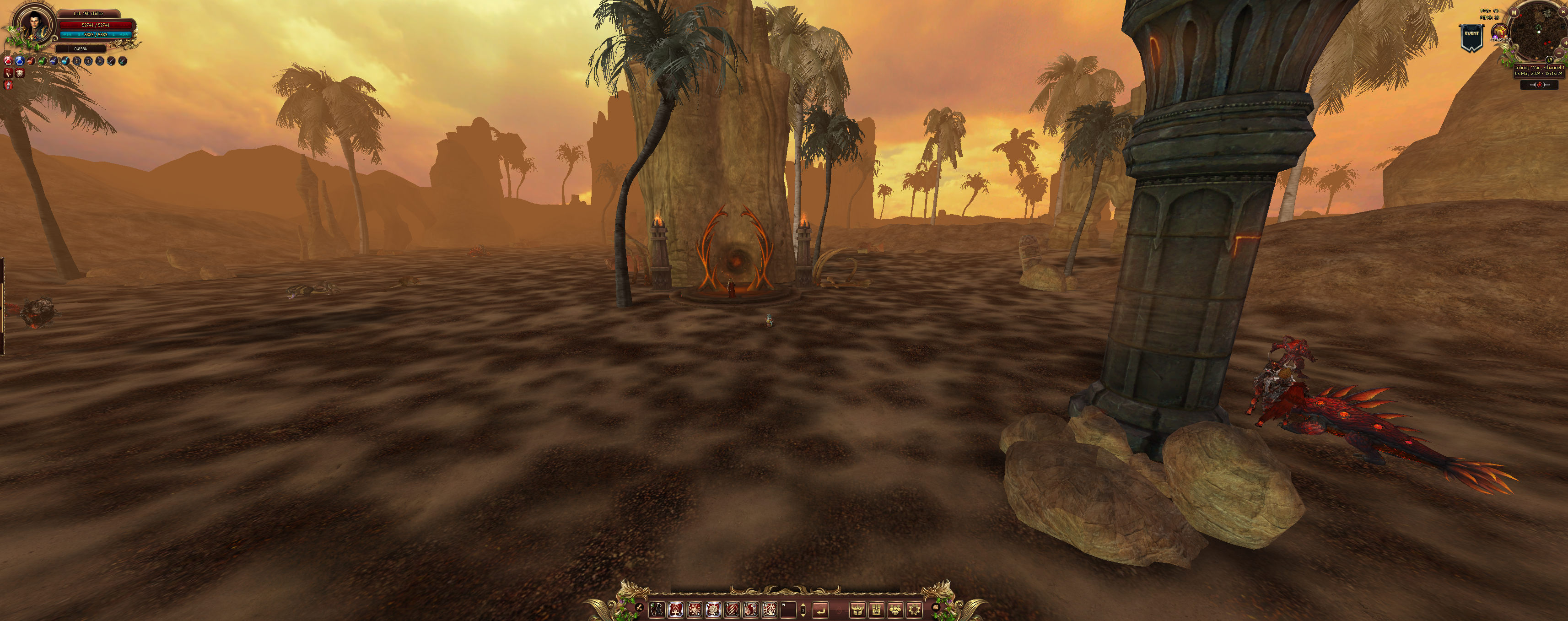Toggle the sword auto-attack button
Screen dimensions: 1568x621
(639, 607)
